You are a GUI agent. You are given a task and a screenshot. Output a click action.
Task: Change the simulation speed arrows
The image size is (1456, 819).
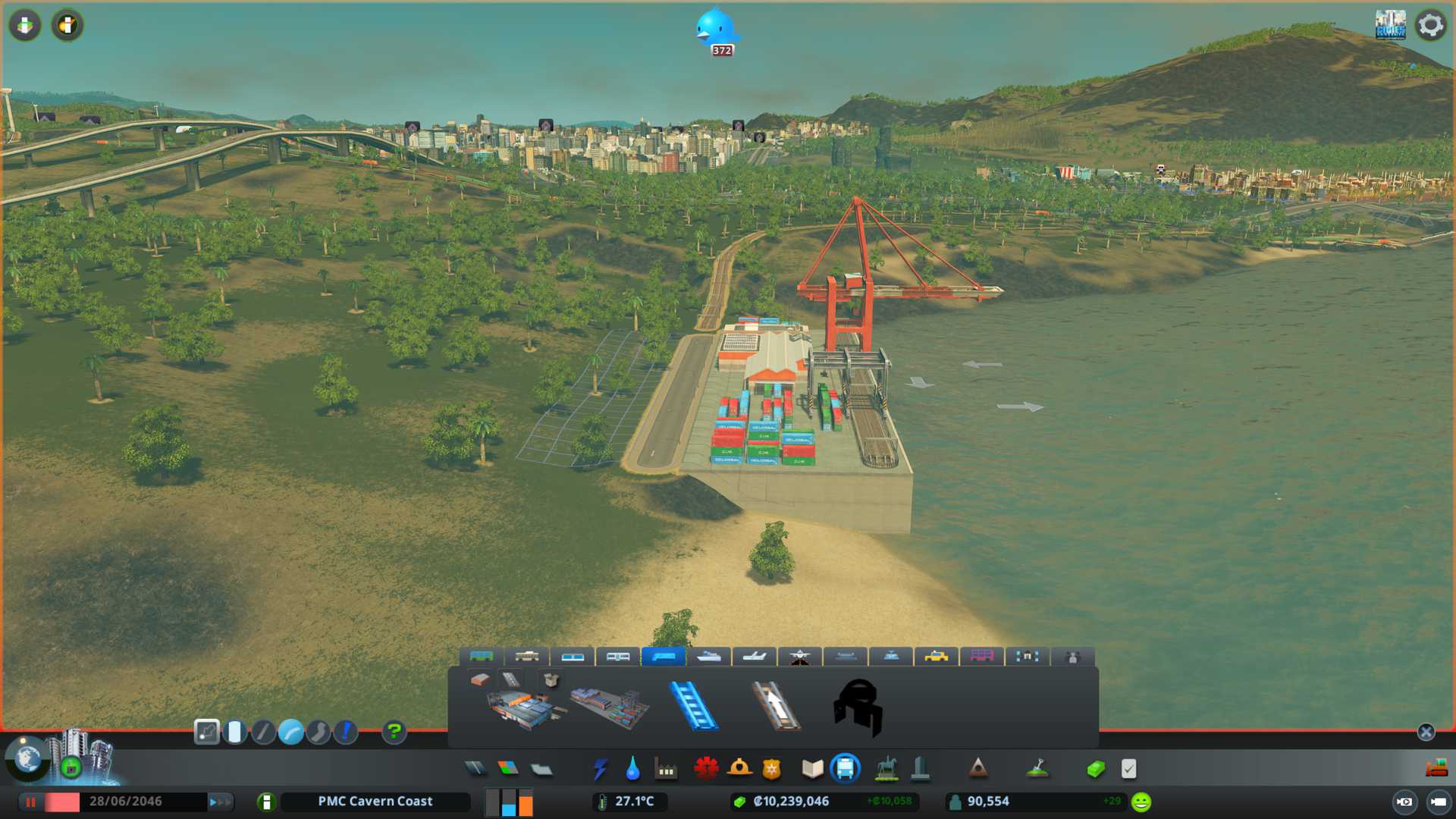tap(220, 802)
